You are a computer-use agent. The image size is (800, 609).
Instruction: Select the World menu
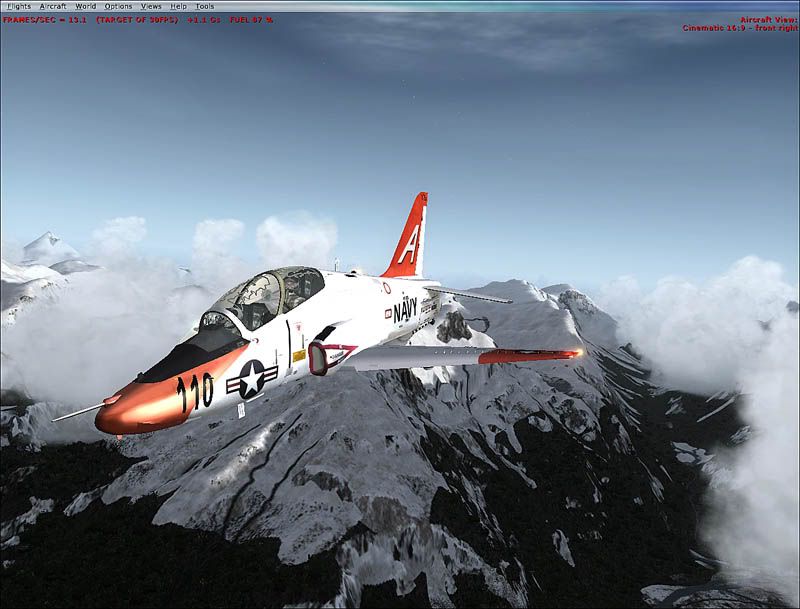85,7
